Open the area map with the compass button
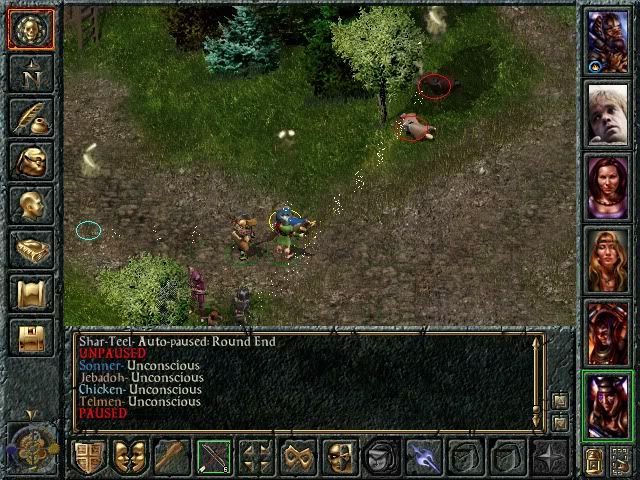640x480 pixels. point(31,72)
